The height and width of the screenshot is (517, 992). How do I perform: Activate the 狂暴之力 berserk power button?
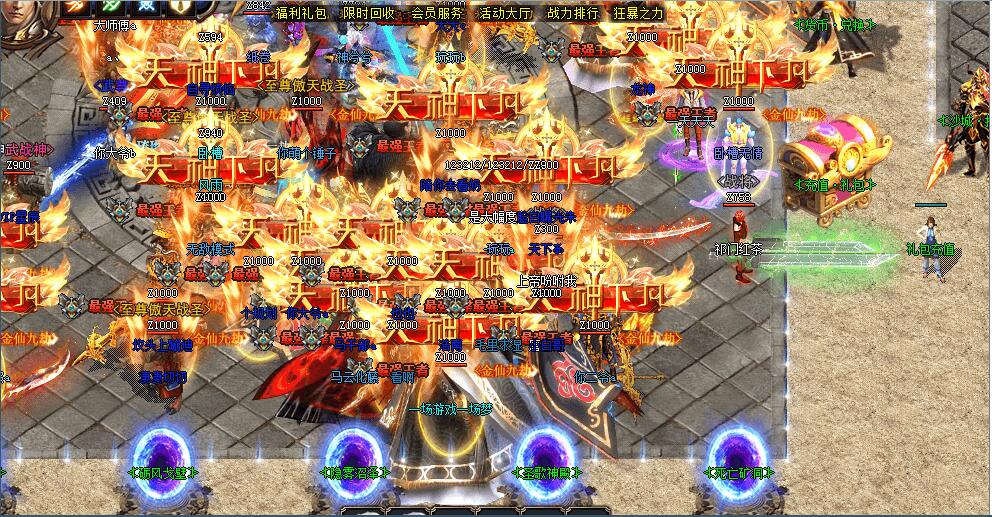tap(638, 13)
